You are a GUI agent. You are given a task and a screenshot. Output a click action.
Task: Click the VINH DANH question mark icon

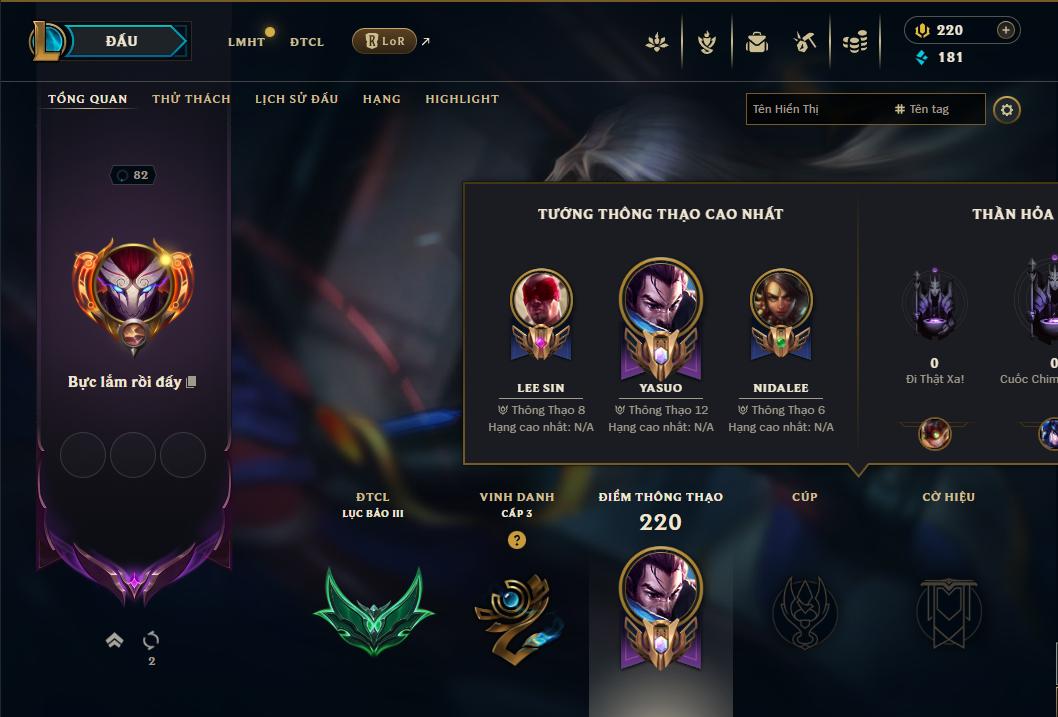click(x=516, y=540)
